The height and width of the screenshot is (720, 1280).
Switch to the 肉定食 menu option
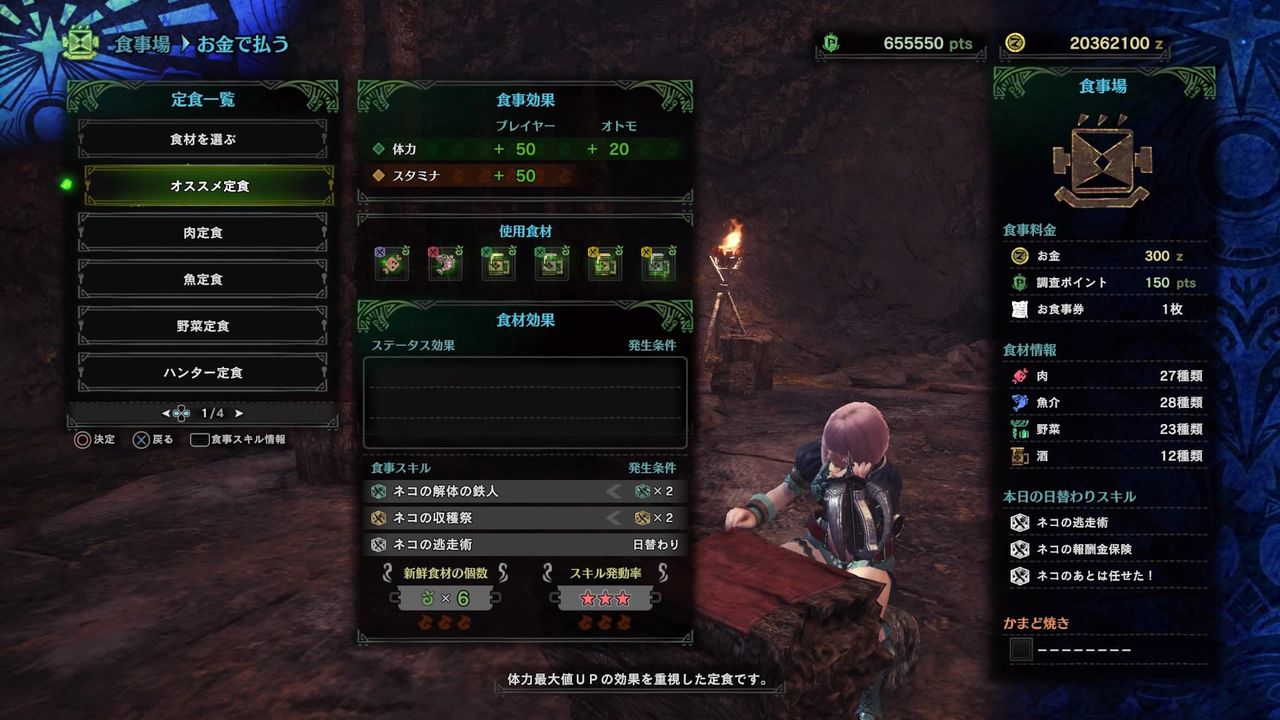(x=203, y=232)
